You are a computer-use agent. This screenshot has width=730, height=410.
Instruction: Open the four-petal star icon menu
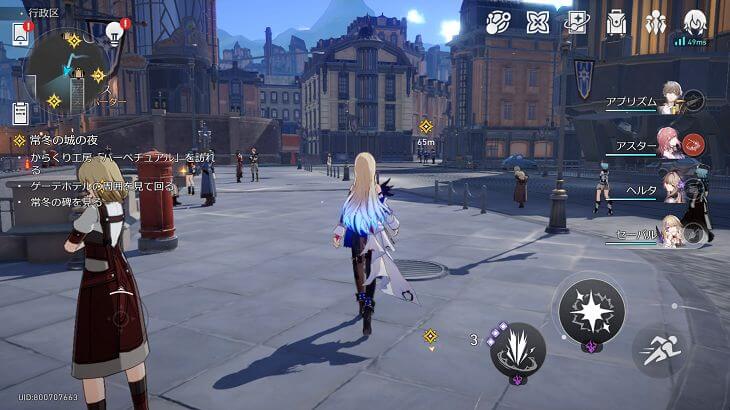pyautogui.click(x=538, y=22)
